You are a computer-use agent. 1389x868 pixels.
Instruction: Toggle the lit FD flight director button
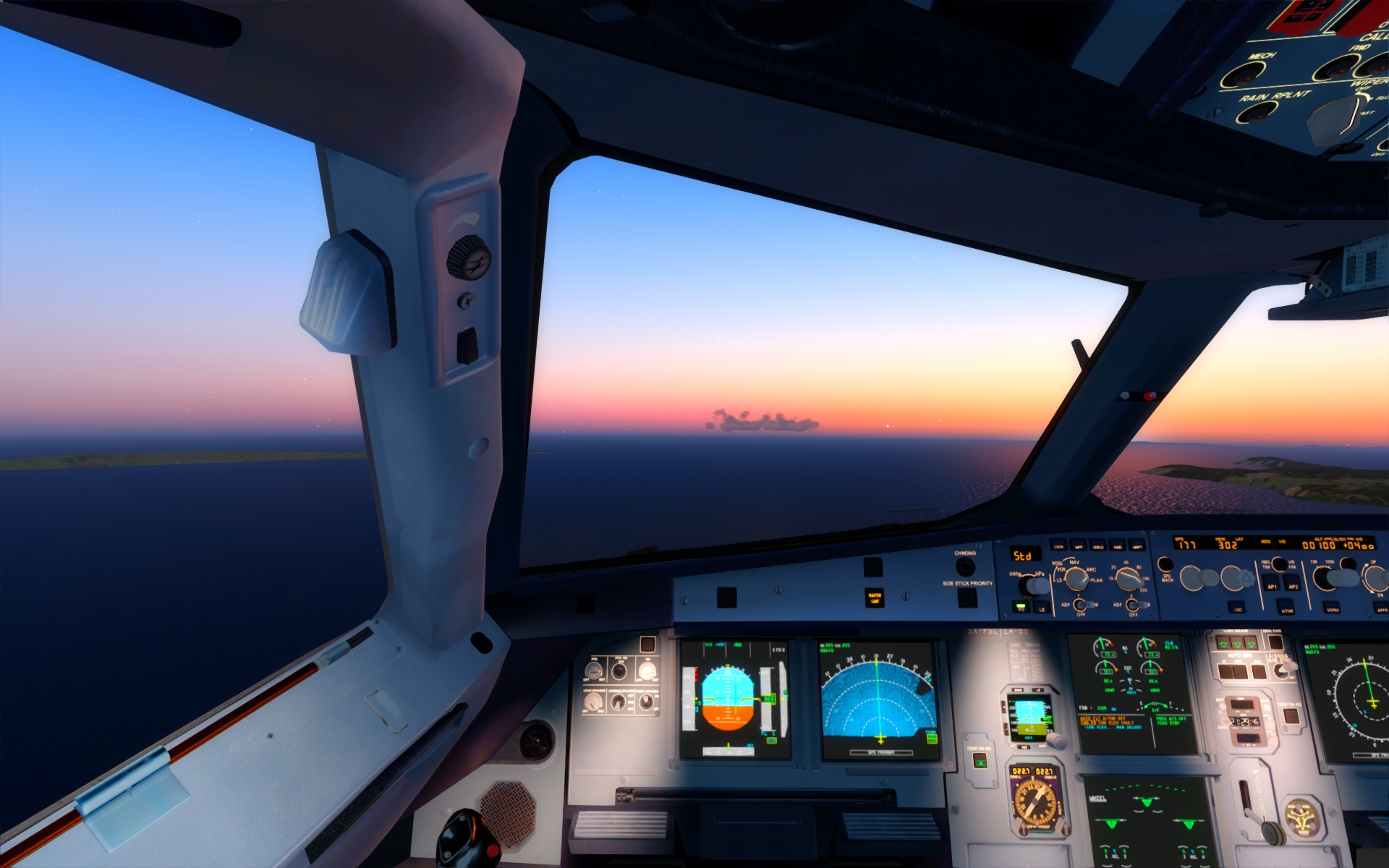pyautogui.click(x=1021, y=608)
